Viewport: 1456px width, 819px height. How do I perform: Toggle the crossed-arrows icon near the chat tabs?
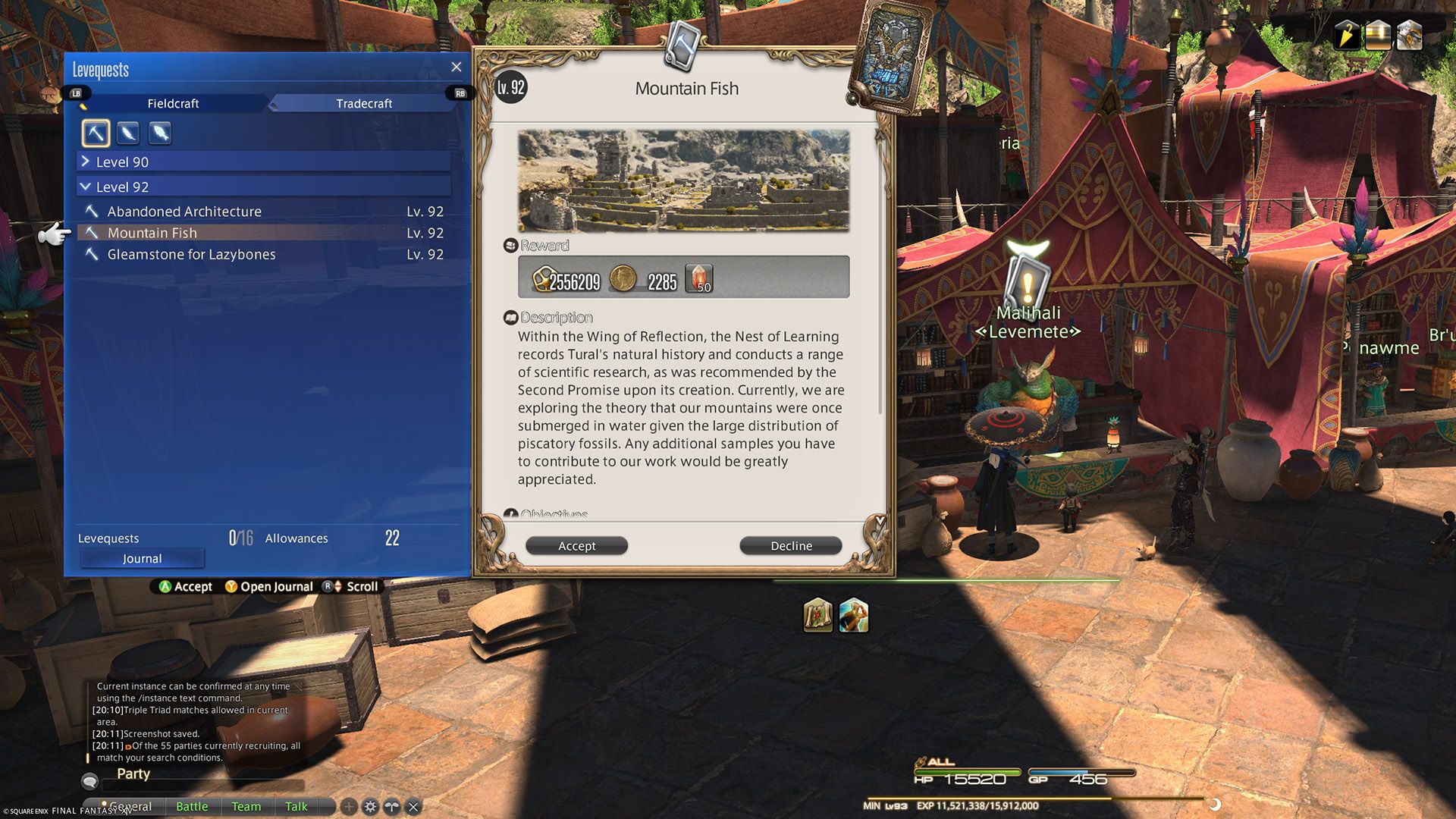(x=391, y=806)
